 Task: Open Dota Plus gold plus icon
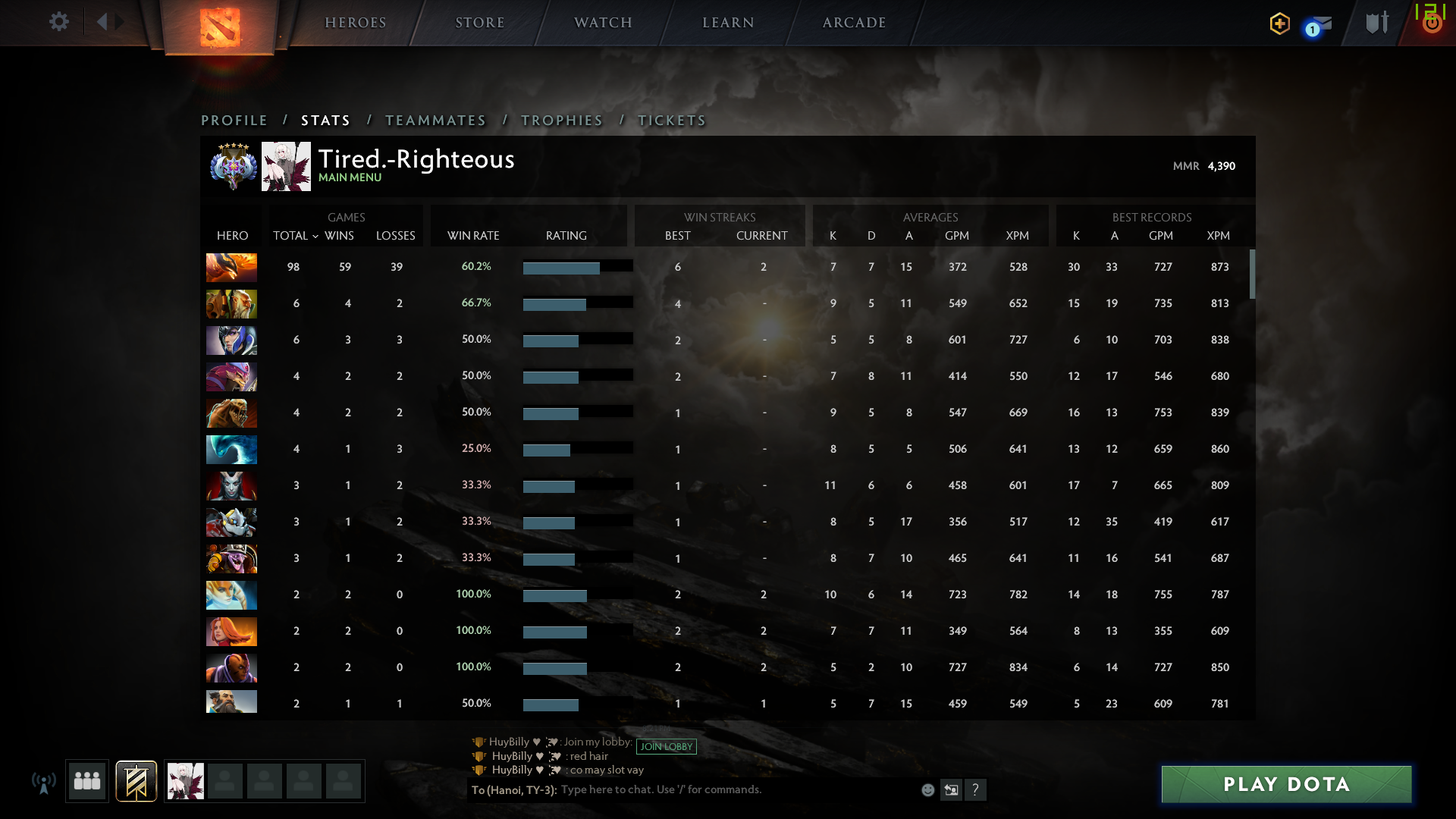[1279, 24]
